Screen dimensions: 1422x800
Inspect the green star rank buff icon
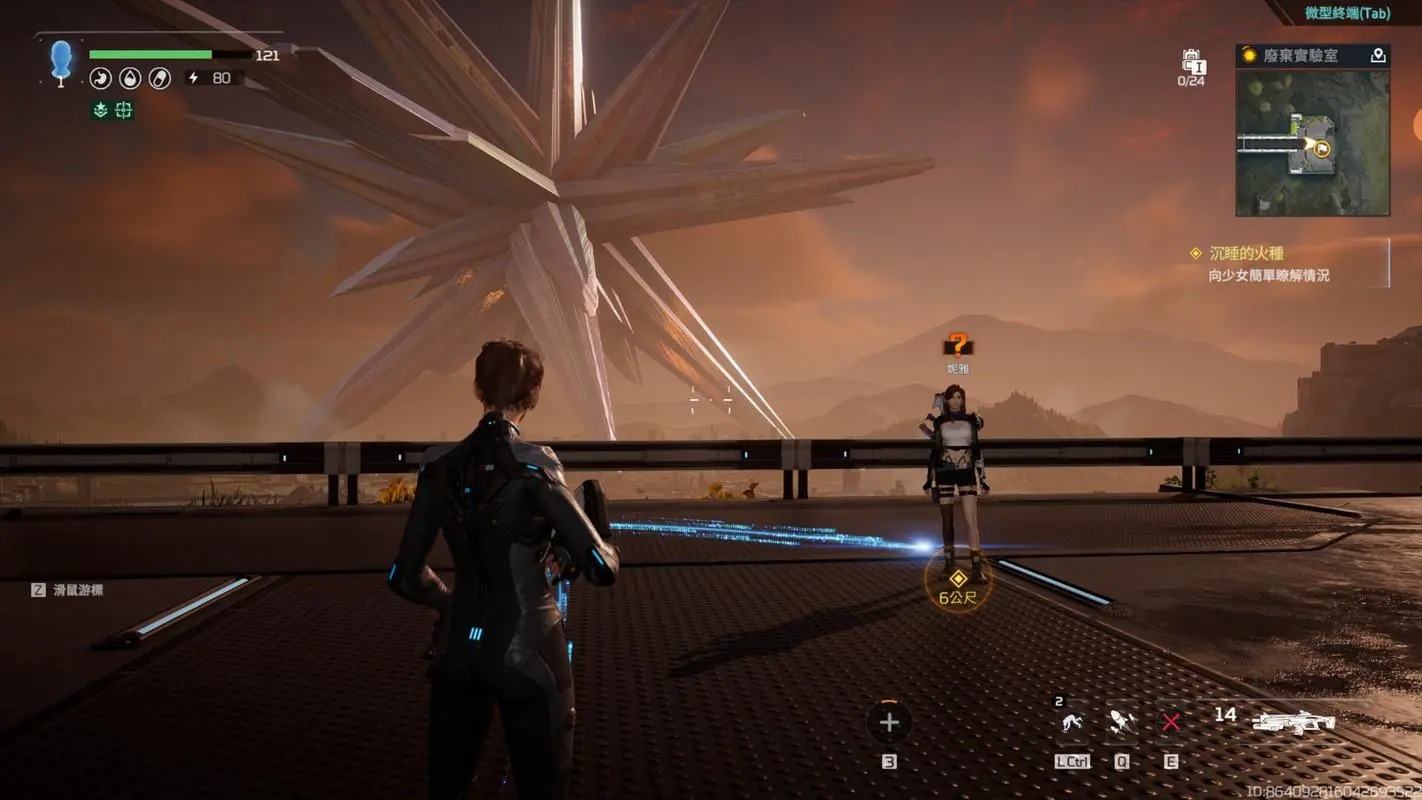pos(100,111)
